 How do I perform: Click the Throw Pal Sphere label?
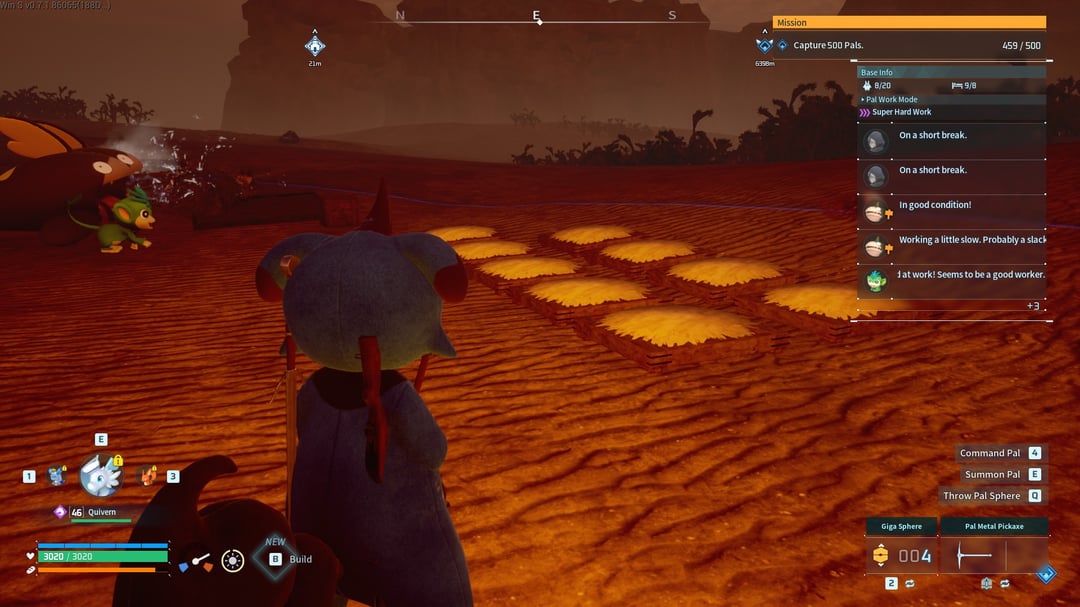pos(981,496)
